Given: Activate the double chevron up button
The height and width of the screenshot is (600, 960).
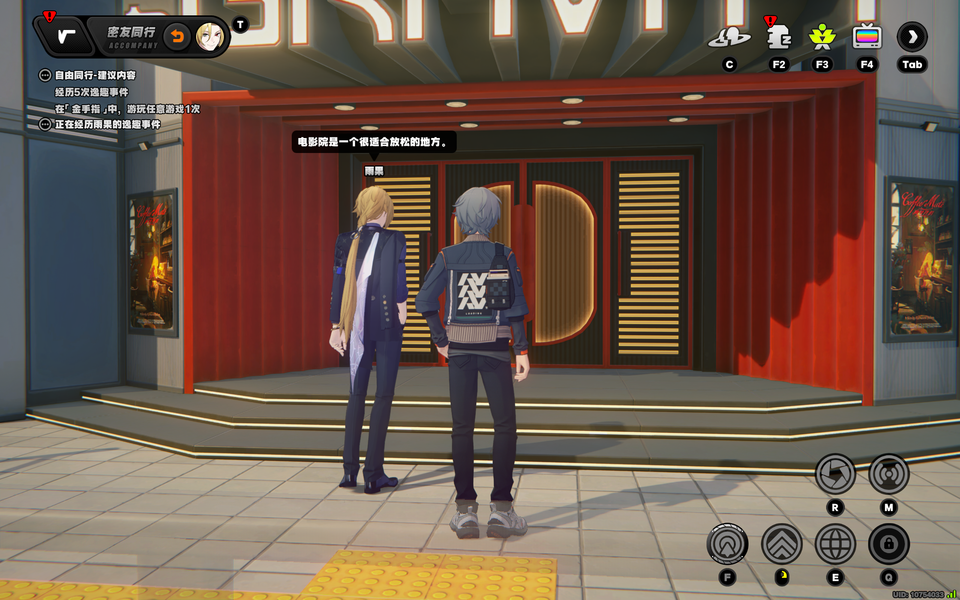Looking at the screenshot, I should point(782,544).
